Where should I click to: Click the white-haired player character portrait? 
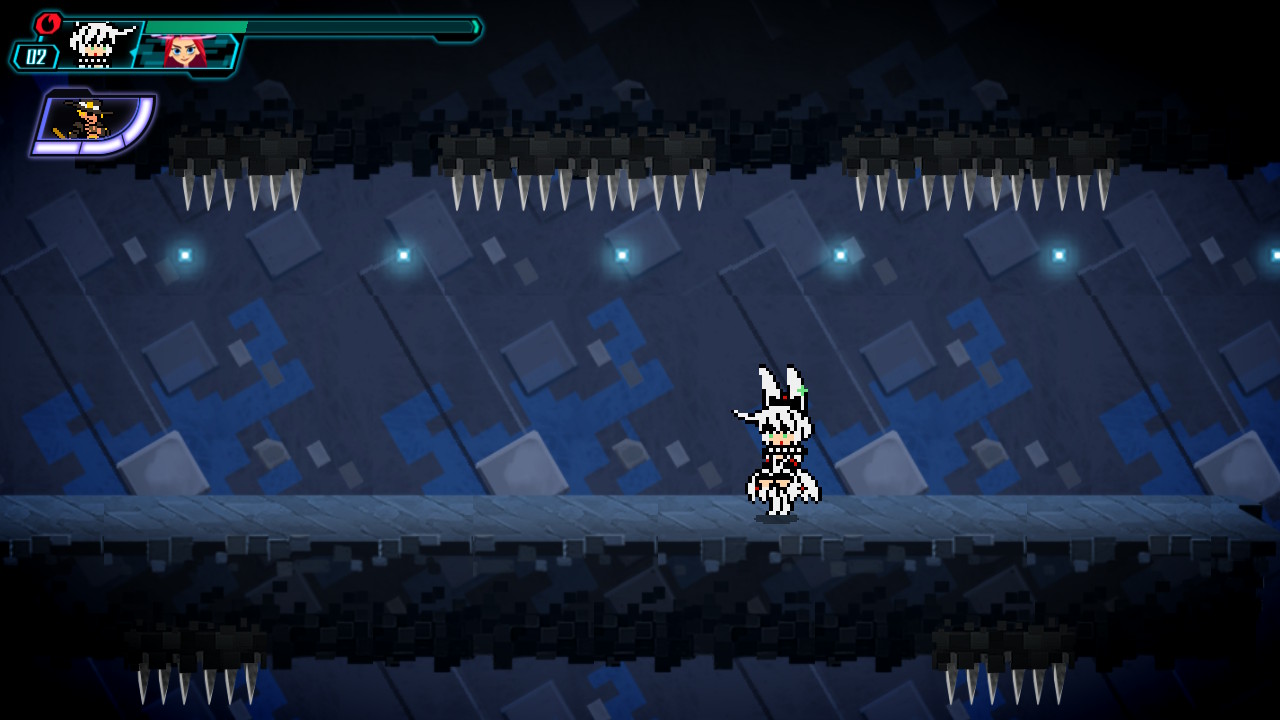point(100,45)
